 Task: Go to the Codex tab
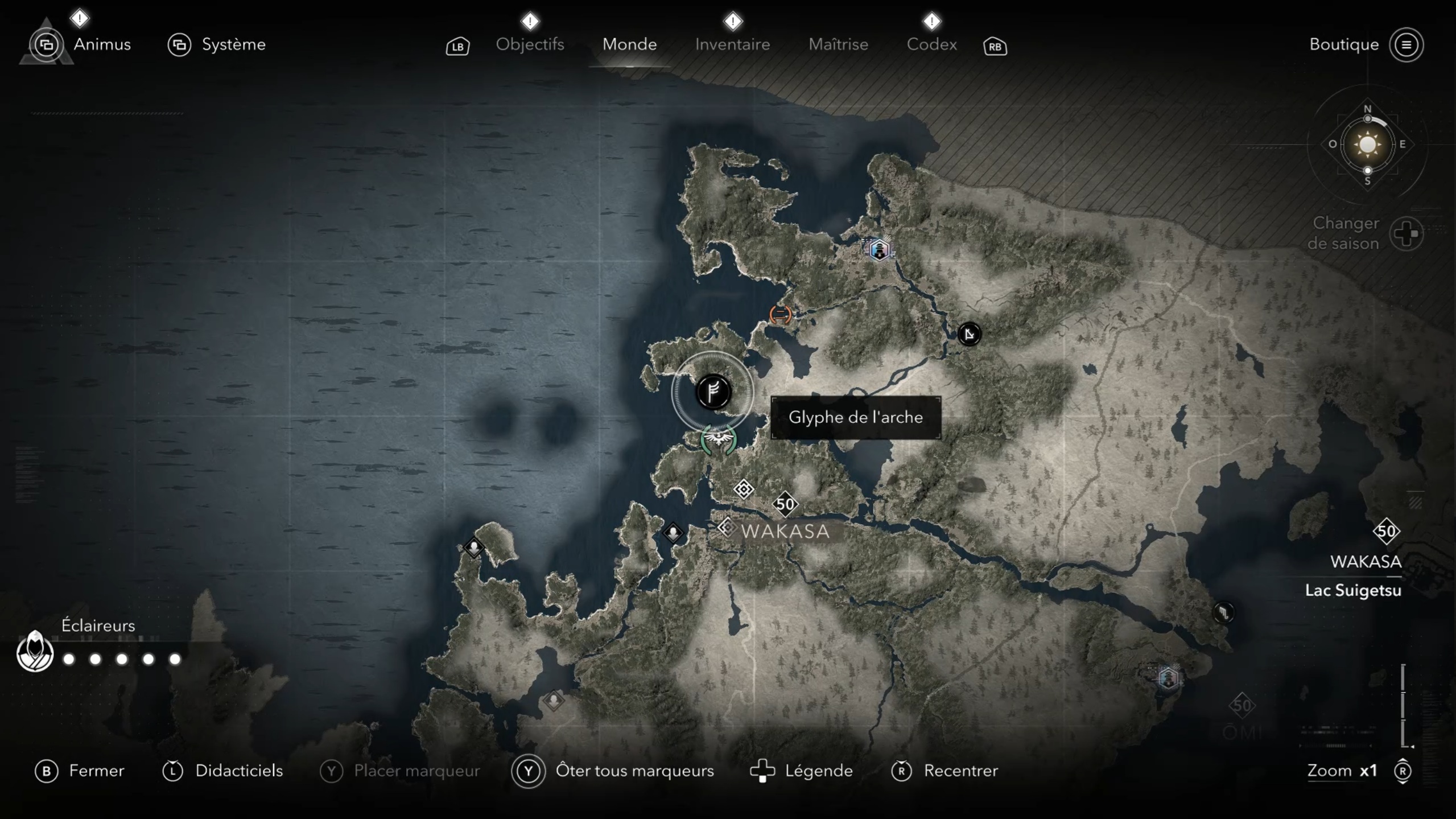coord(931,44)
